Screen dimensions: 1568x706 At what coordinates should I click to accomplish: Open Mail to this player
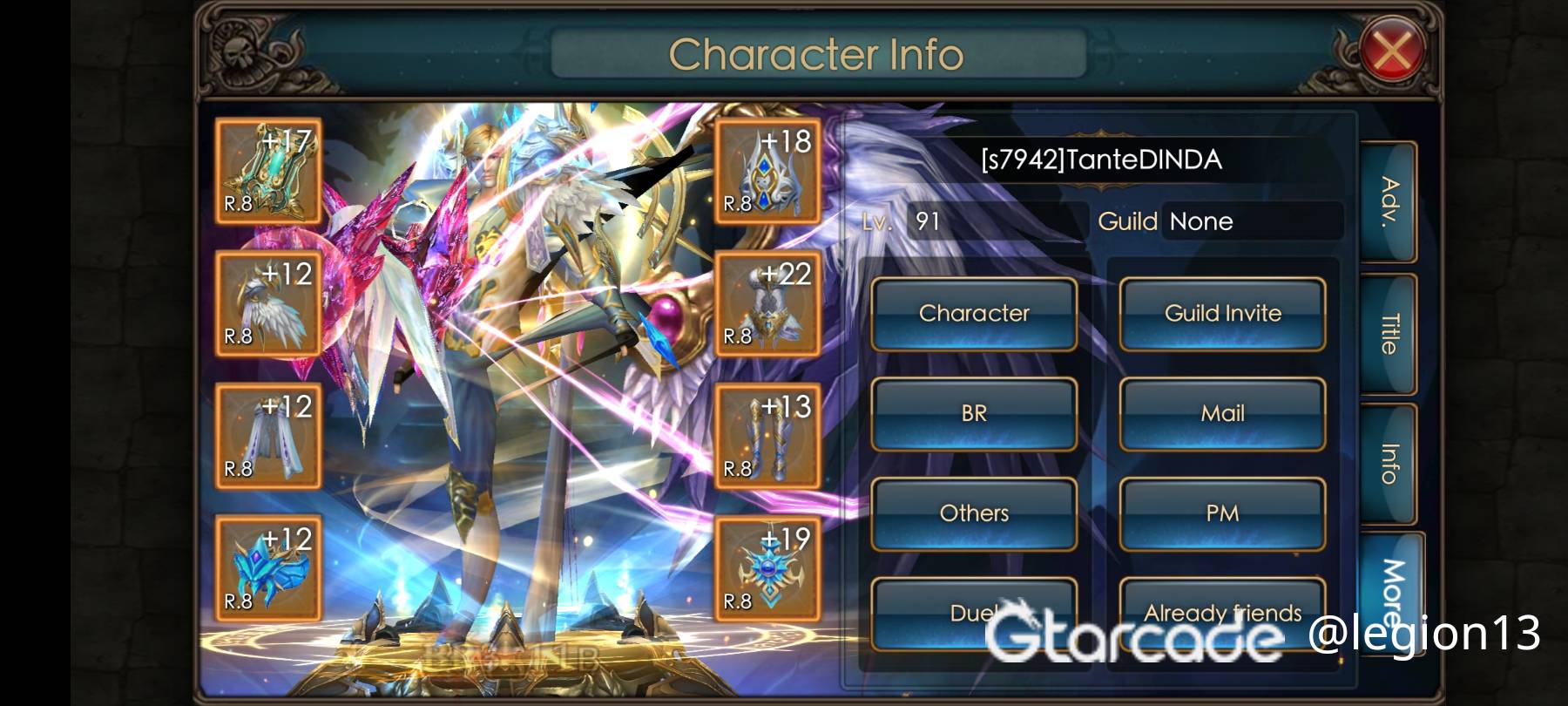tap(1222, 414)
